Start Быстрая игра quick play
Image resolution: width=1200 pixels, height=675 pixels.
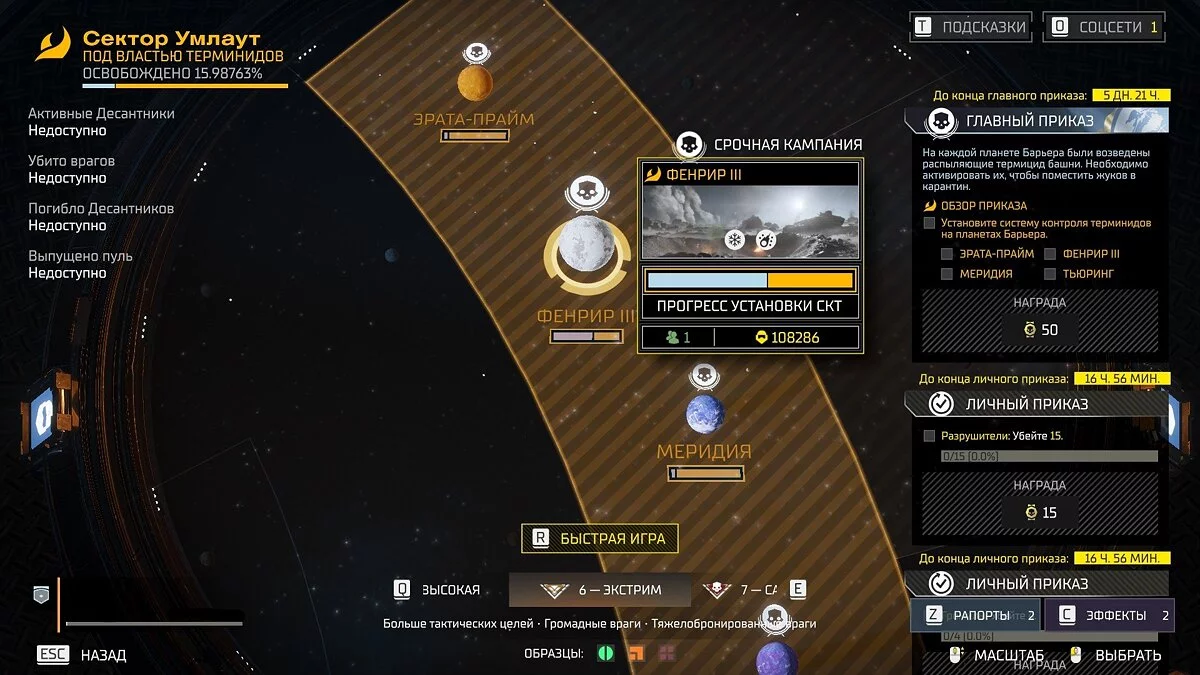(600, 538)
